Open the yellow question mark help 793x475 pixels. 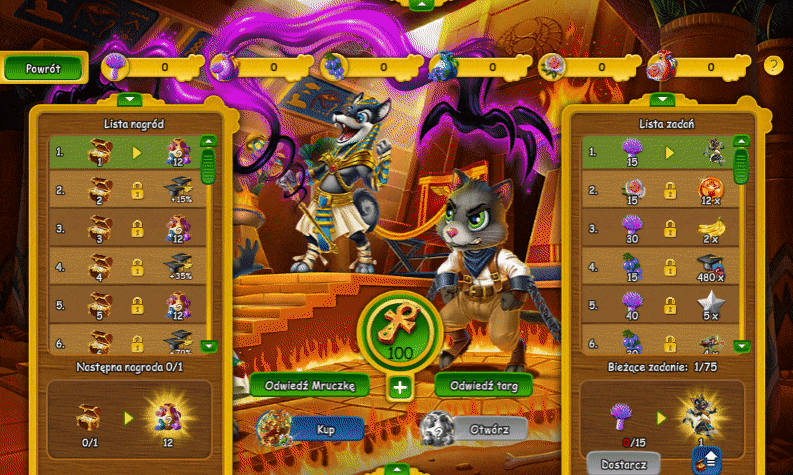tap(773, 66)
